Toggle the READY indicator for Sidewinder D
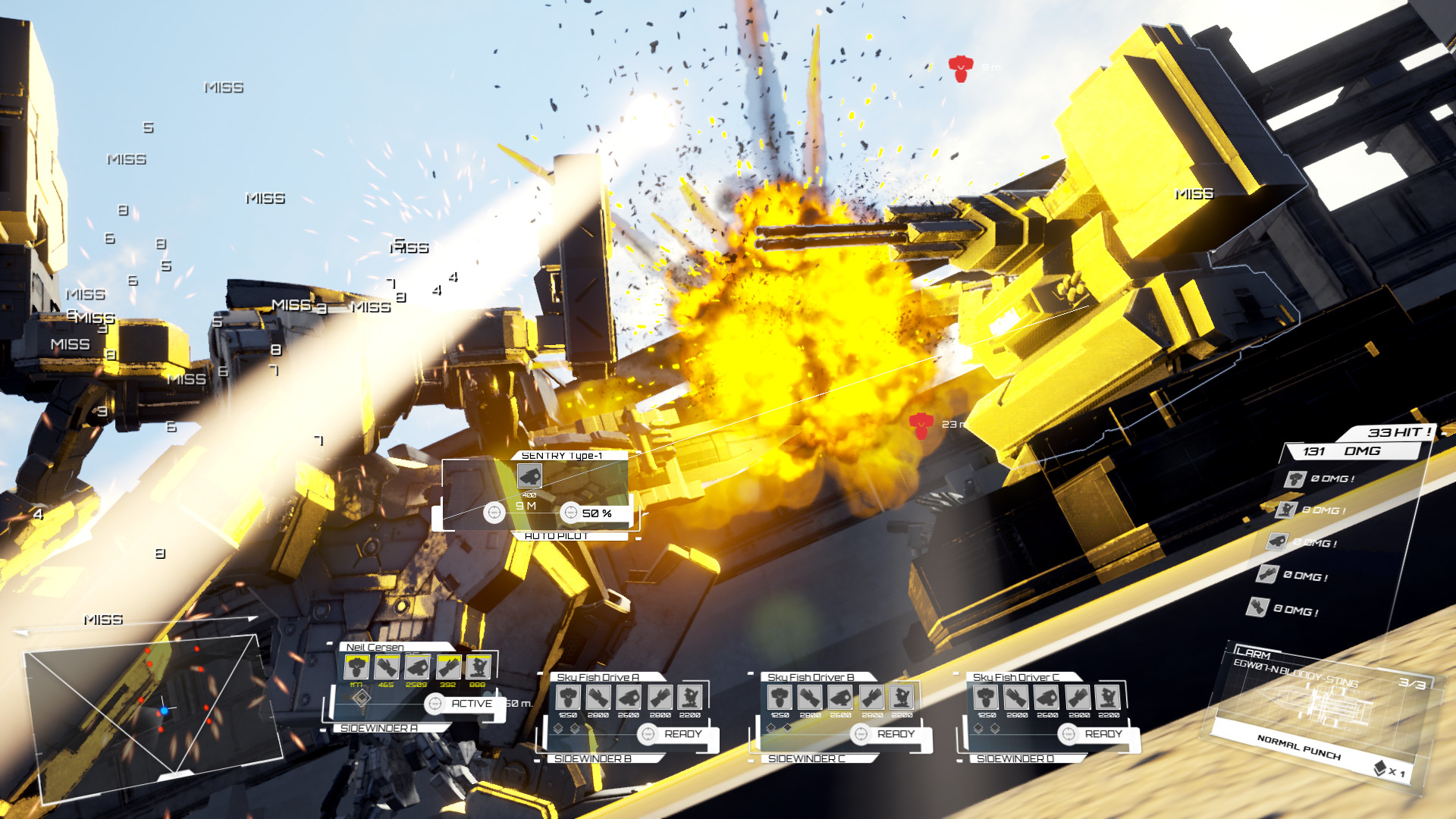Viewport: 1456px width, 819px height. pos(1068,734)
